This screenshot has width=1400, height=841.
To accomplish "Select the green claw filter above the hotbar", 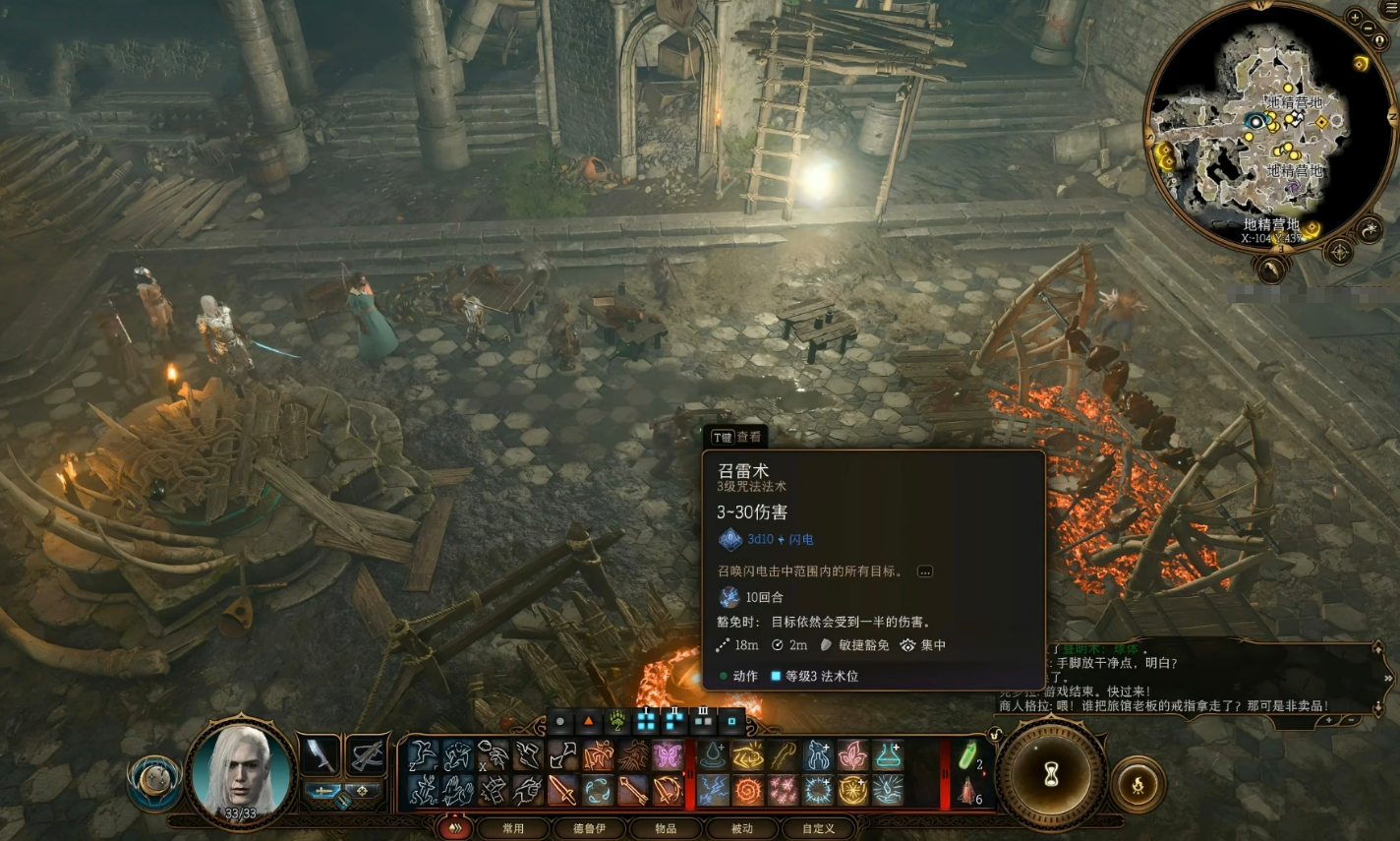I will point(616,721).
